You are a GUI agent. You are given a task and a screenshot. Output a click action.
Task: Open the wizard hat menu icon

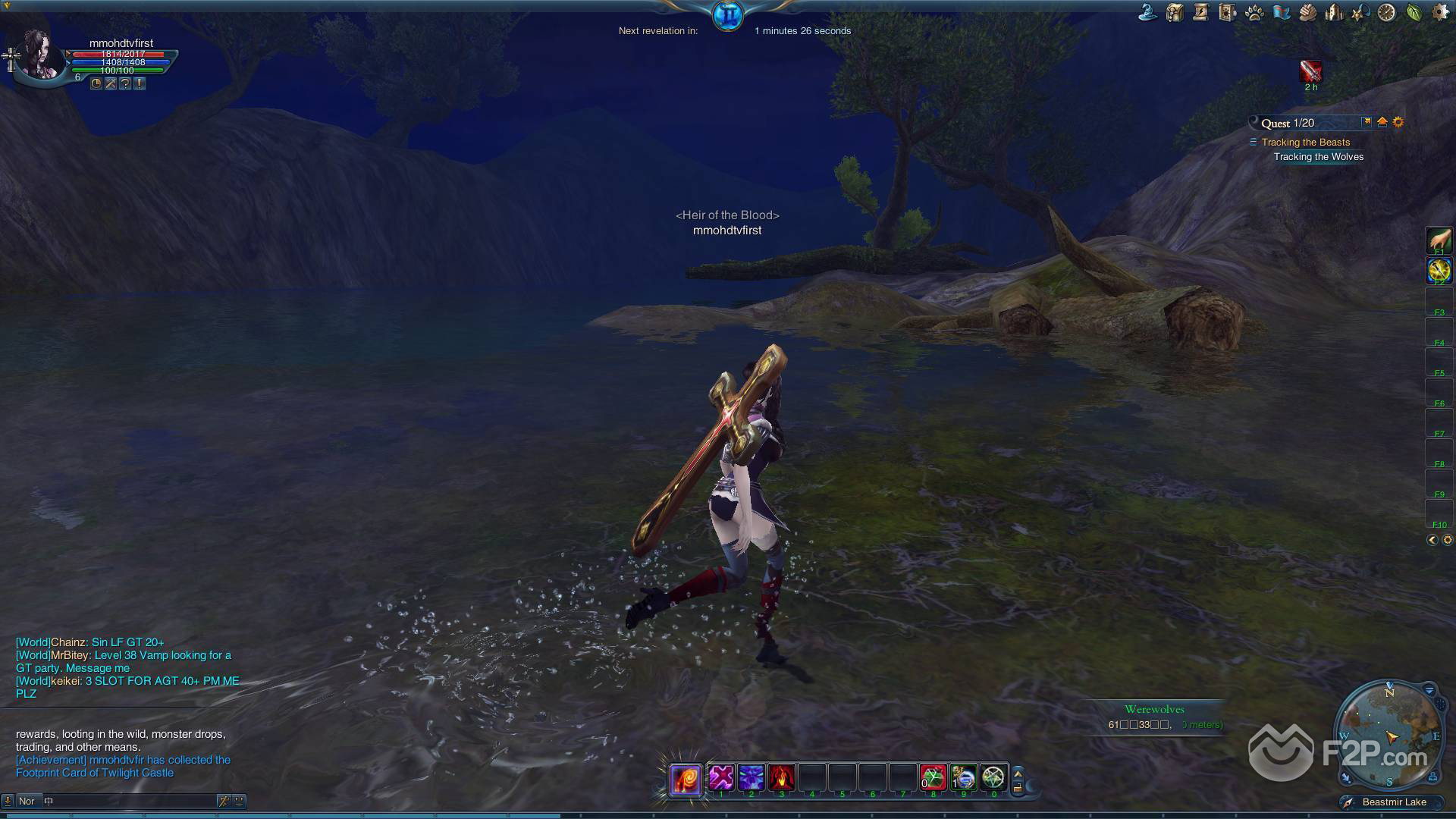pyautogui.click(x=1149, y=12)
